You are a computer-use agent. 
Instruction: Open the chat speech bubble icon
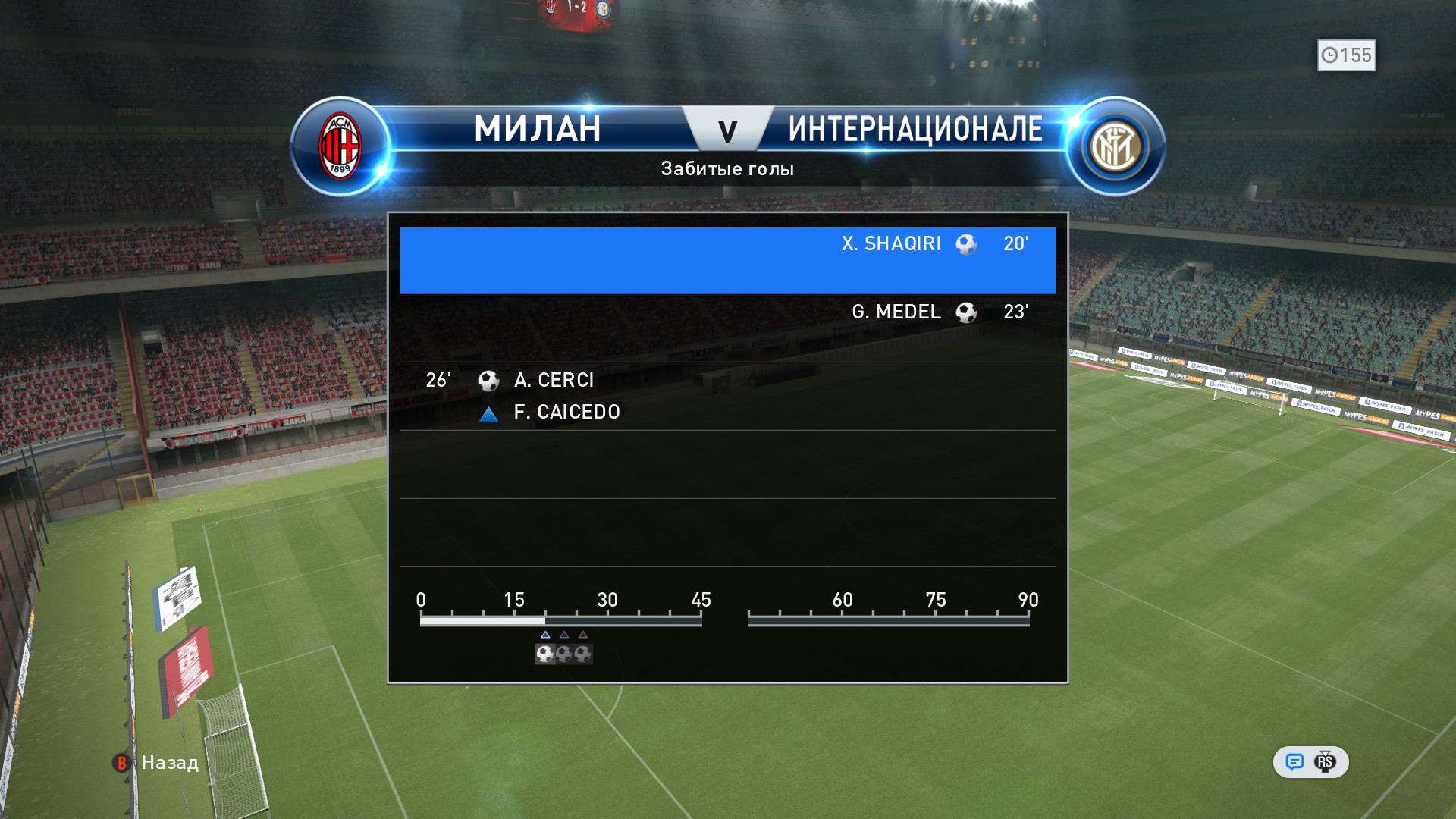(1294, 762)
